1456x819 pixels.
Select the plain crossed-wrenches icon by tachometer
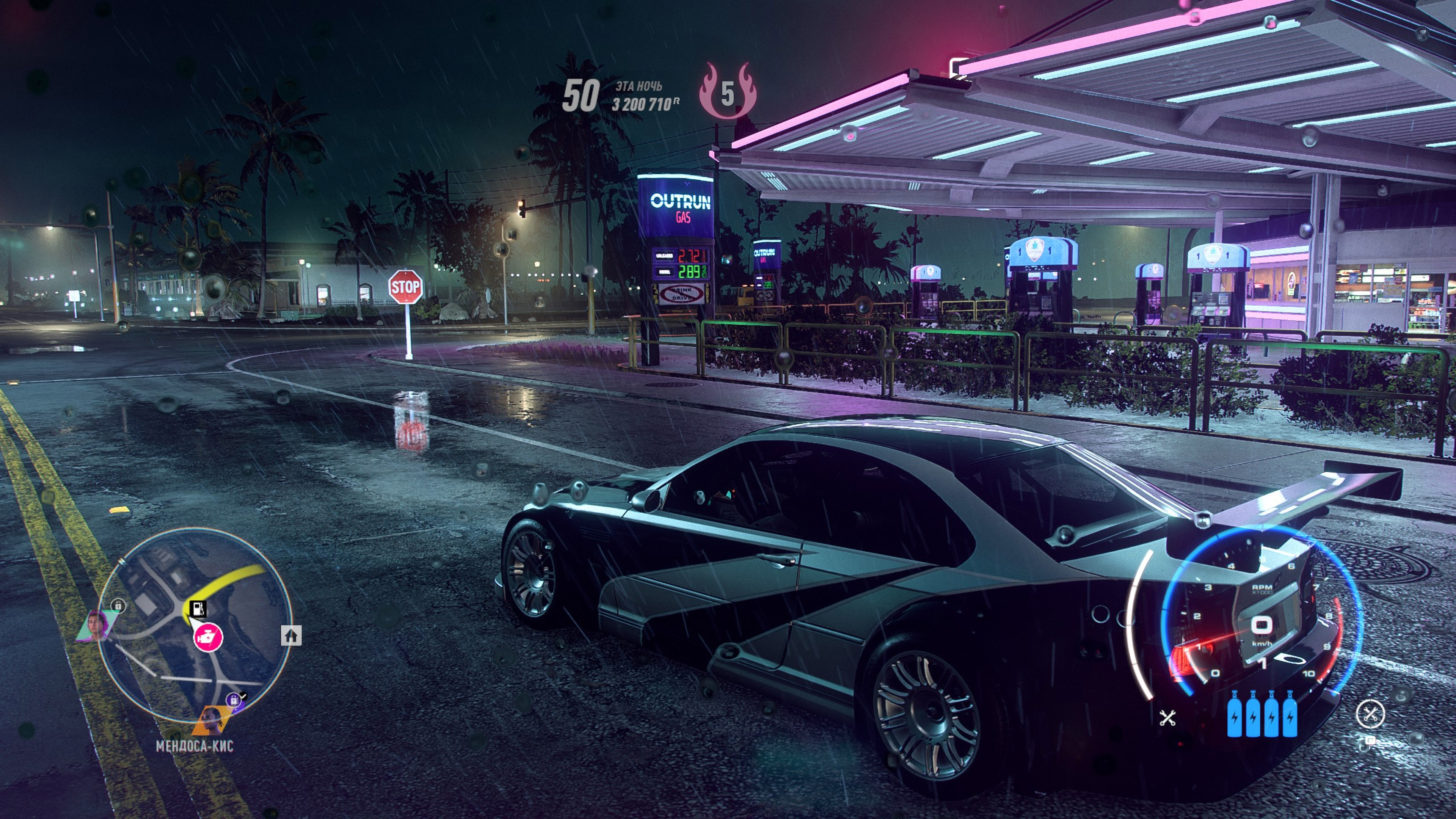coord(1167,718)
